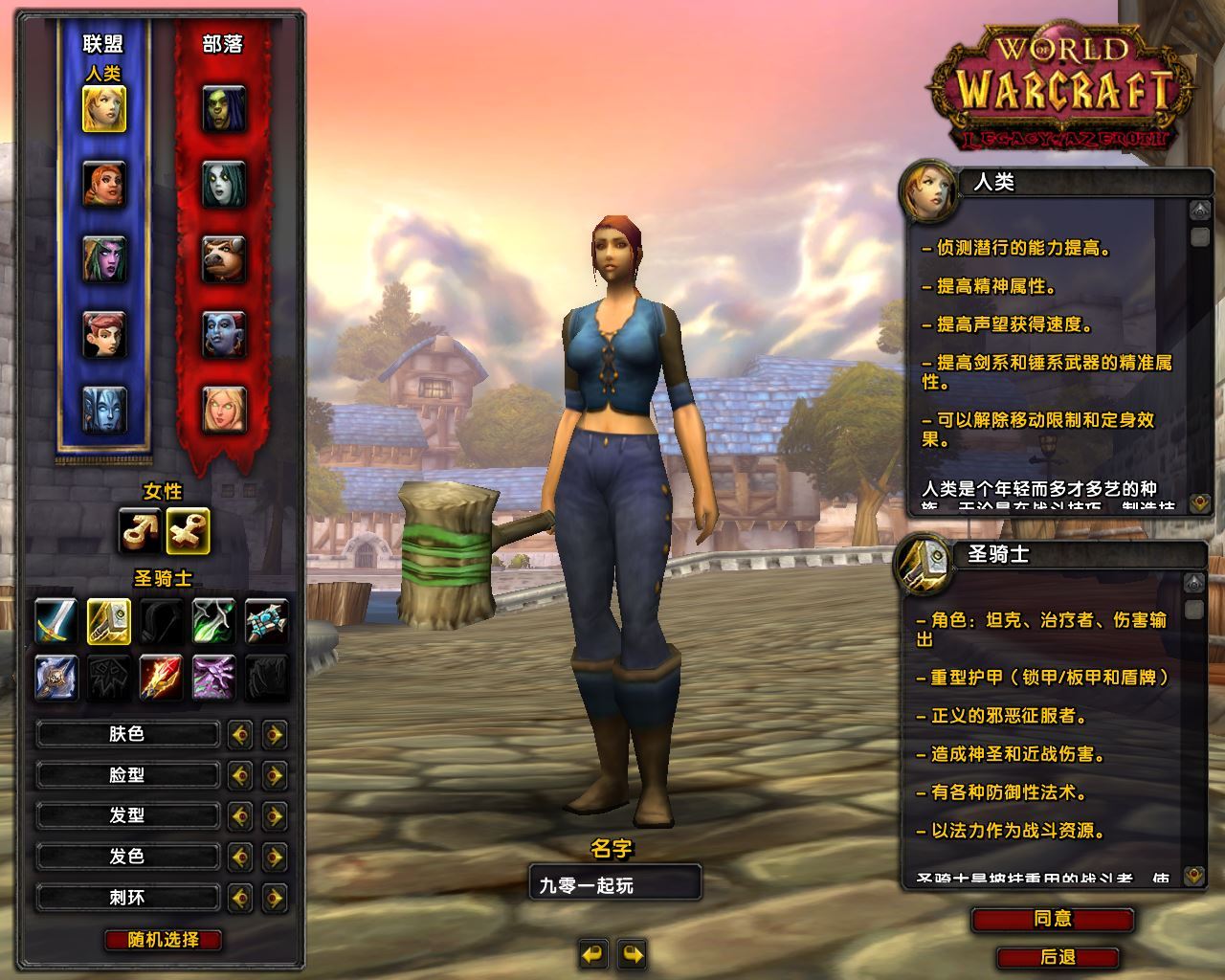Choose the Warrior class sword icon
1225x980 pixels.
tap(56, 620)
